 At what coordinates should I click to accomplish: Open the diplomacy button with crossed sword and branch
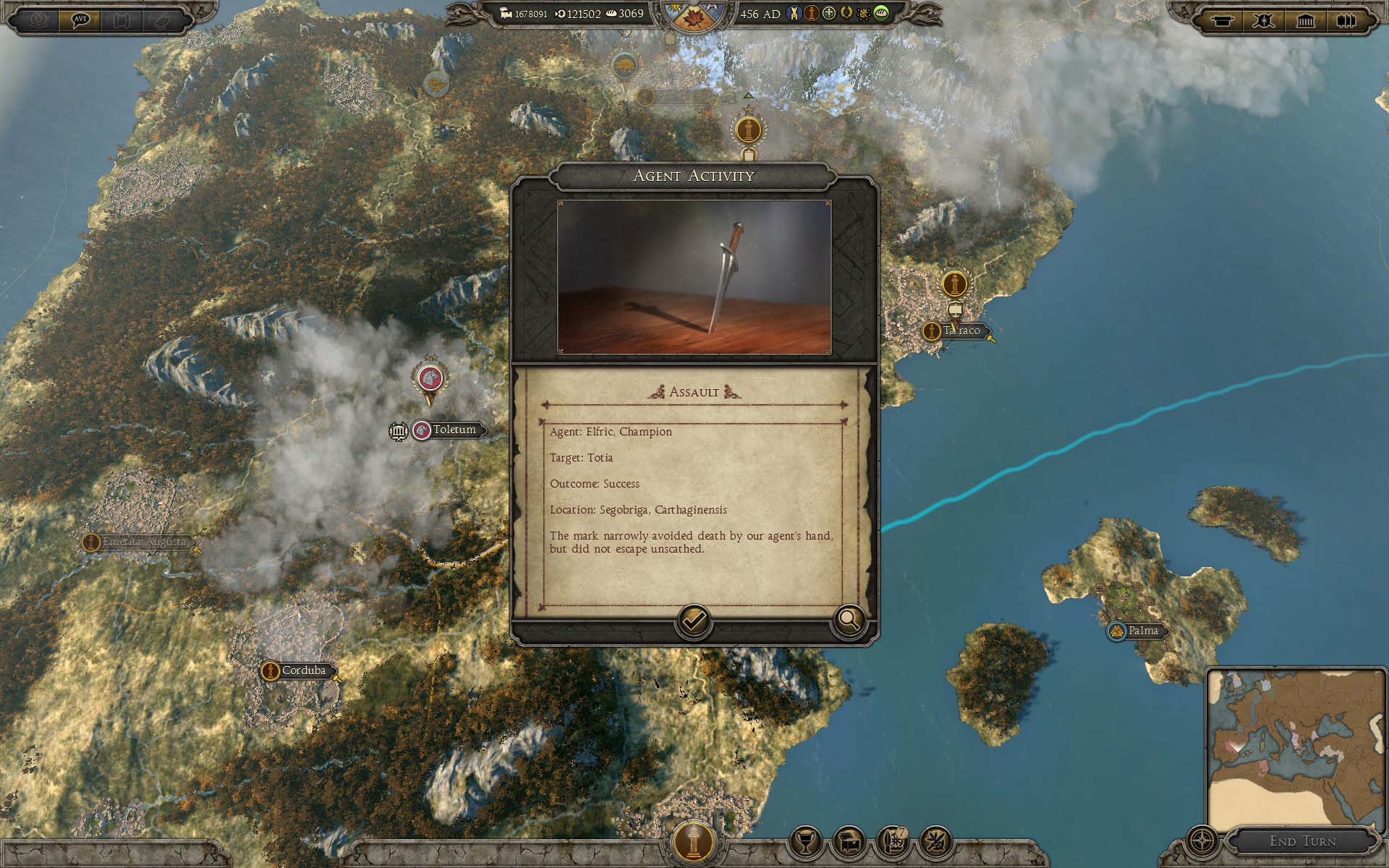(935, 841)
